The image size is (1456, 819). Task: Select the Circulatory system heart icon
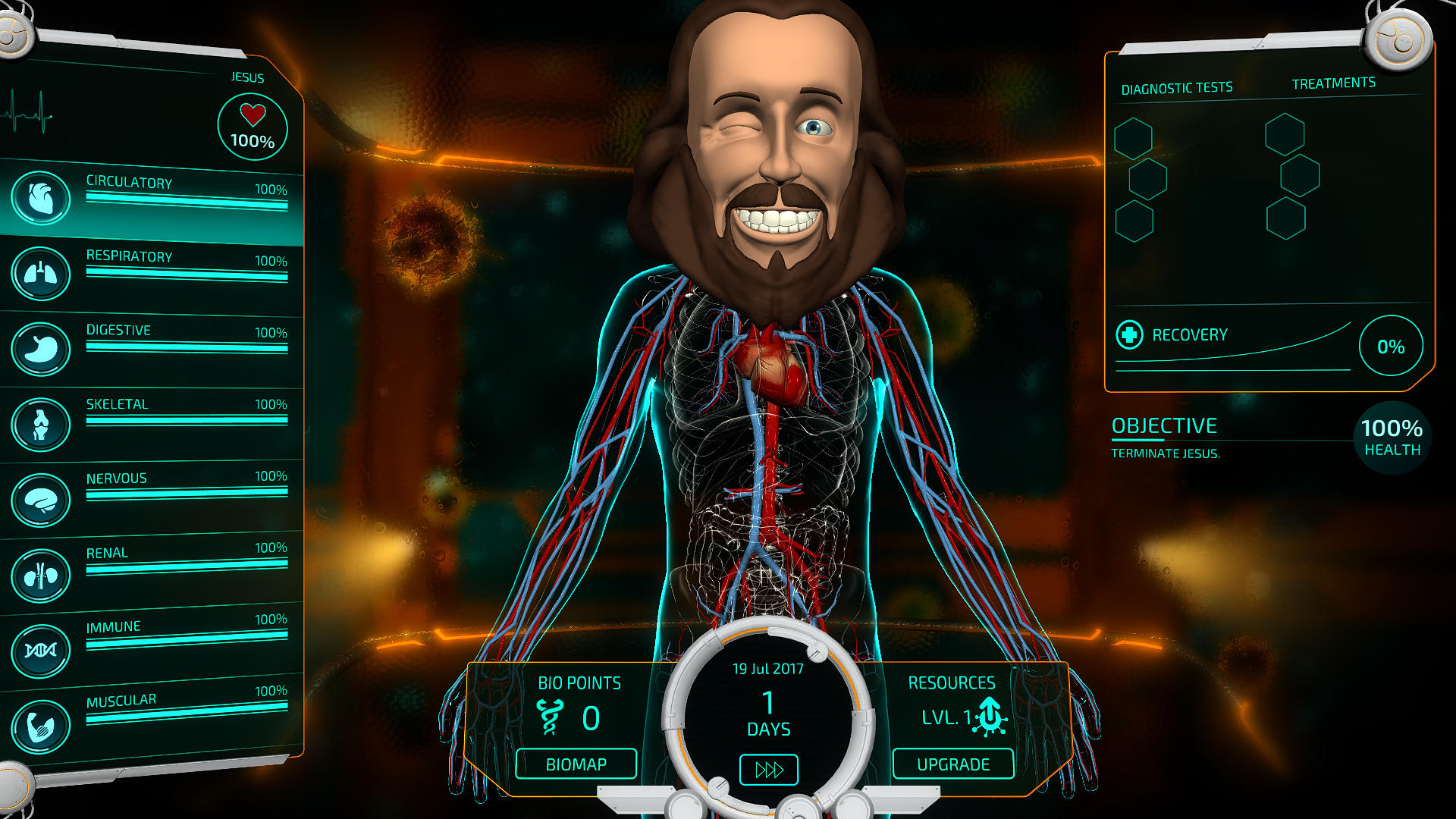pyautogui.click(x=41, y=199)
